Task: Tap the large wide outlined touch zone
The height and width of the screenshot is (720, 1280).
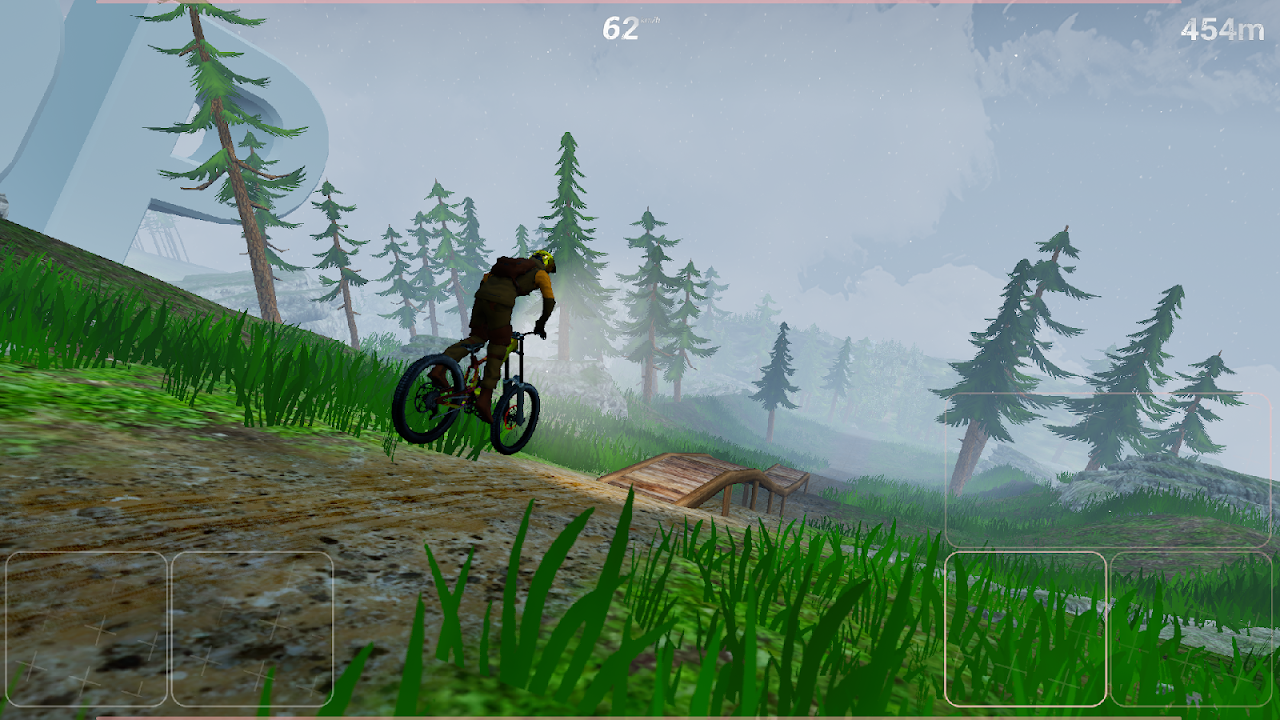Action: click(x=1107, y=470)
